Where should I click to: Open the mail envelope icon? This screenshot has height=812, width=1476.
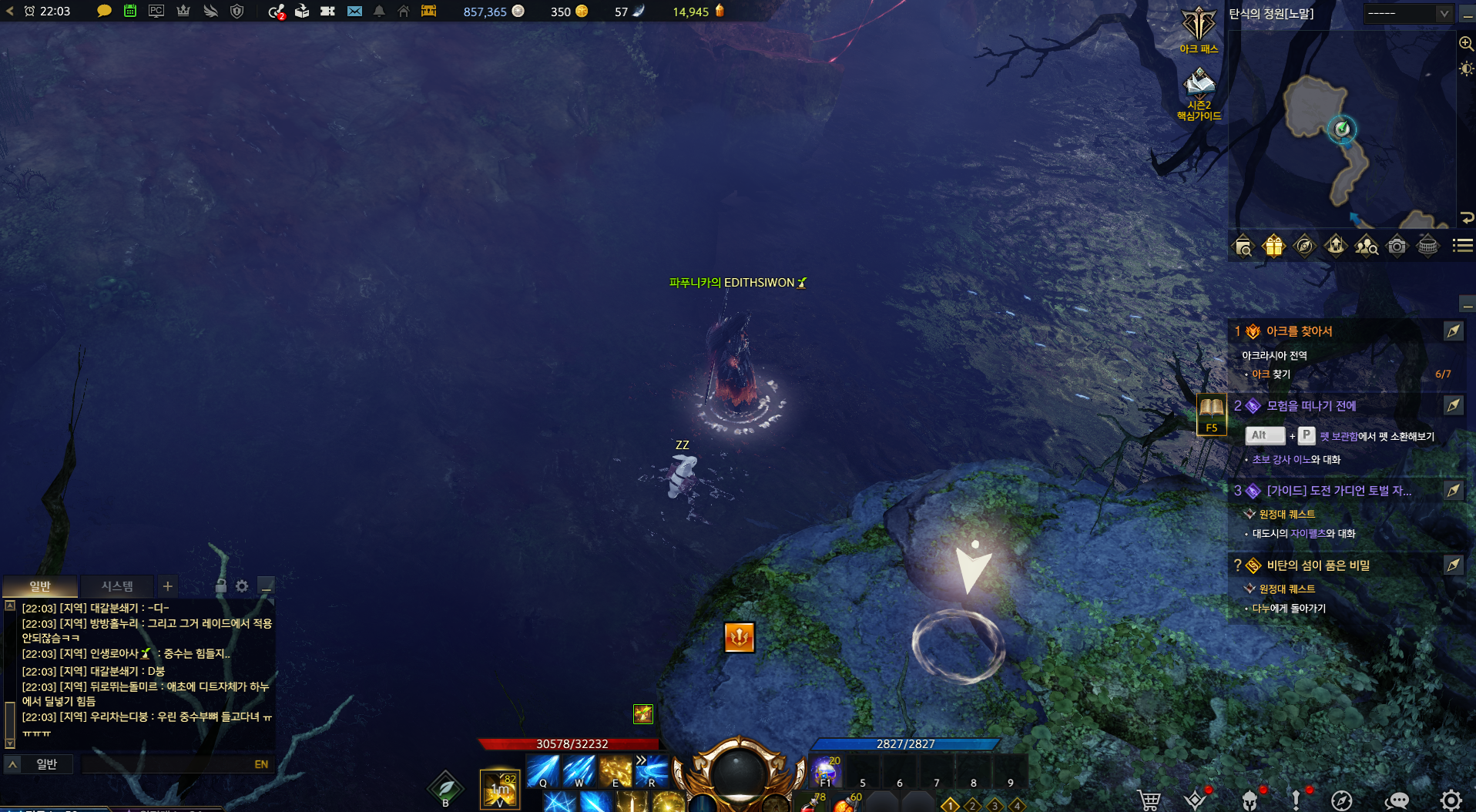pyautogui.click(x=354, y=12)
